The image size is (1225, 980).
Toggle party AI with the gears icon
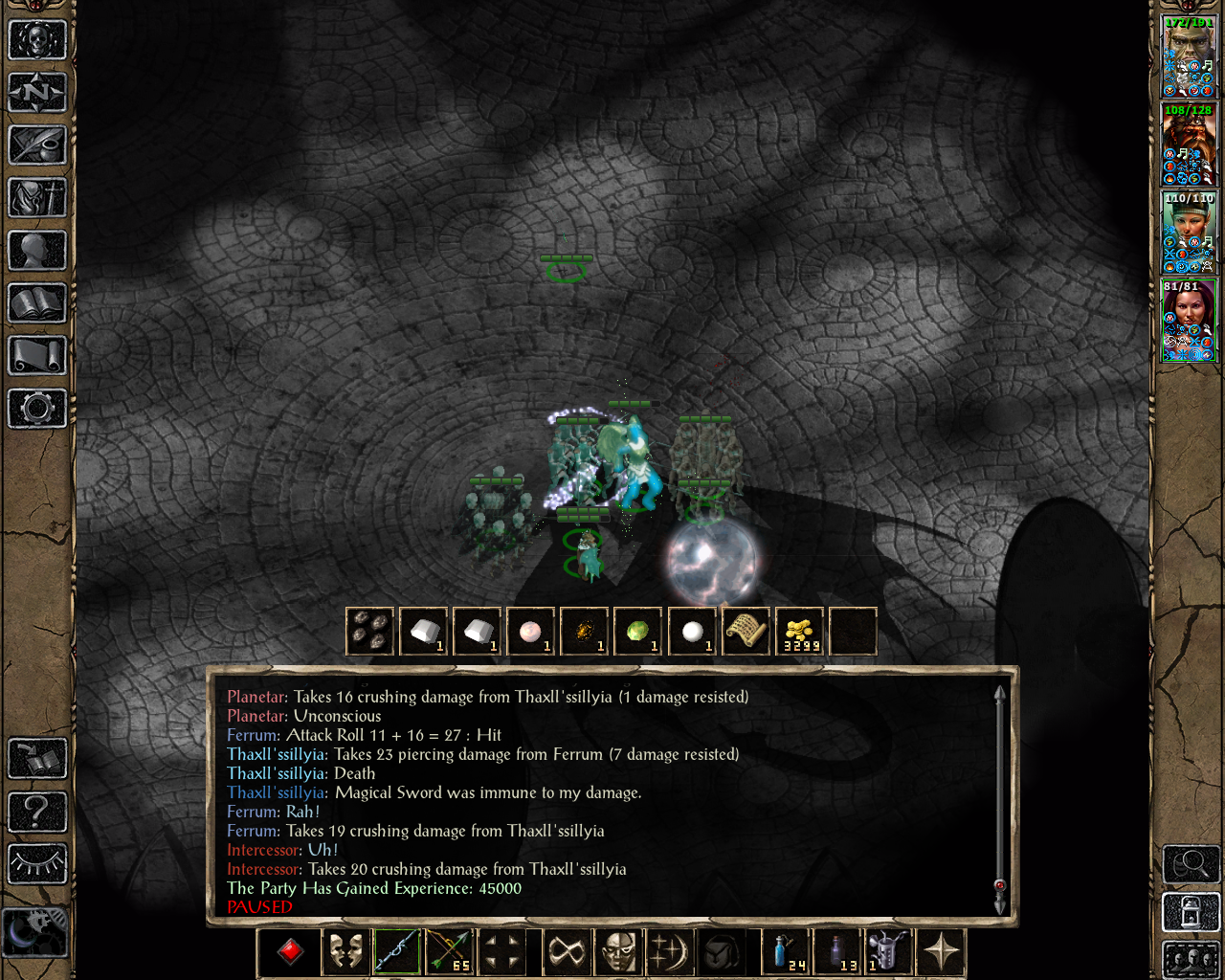click(x=36, y=930)
